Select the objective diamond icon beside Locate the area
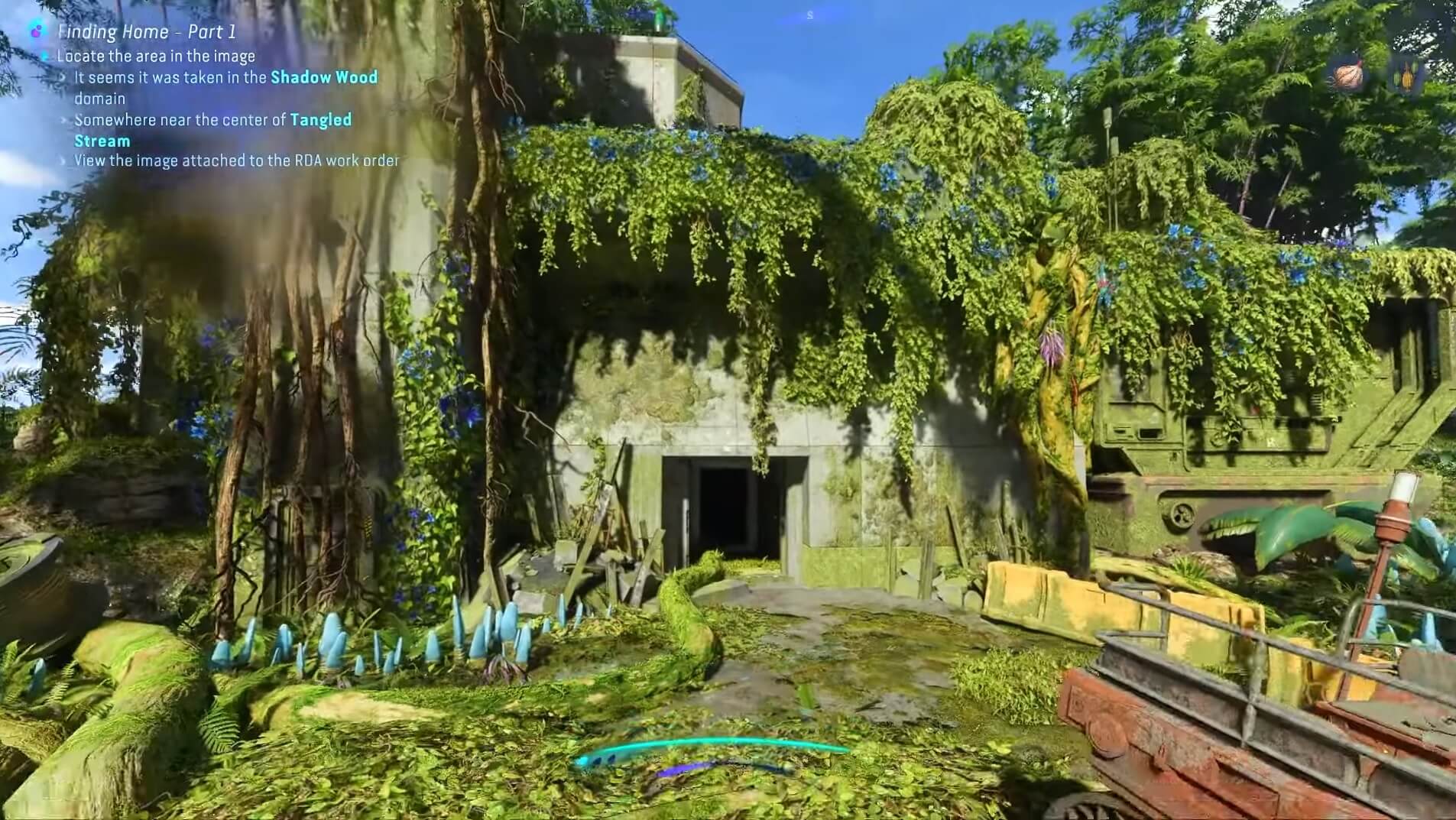This screenshot has height=820, width=1456. coord(47,56)
